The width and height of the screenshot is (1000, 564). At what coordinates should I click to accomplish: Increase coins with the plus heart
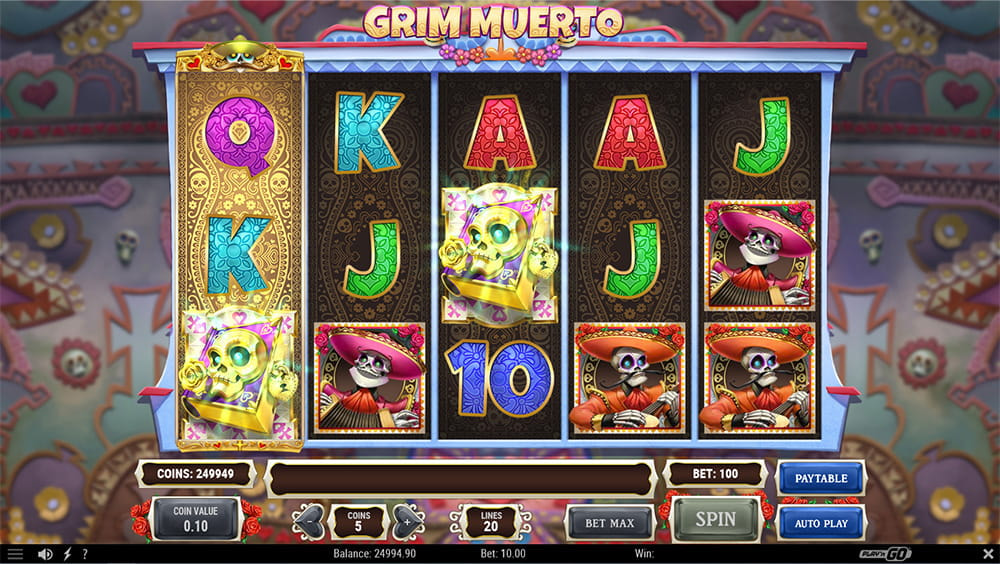[x=408, y=522]
